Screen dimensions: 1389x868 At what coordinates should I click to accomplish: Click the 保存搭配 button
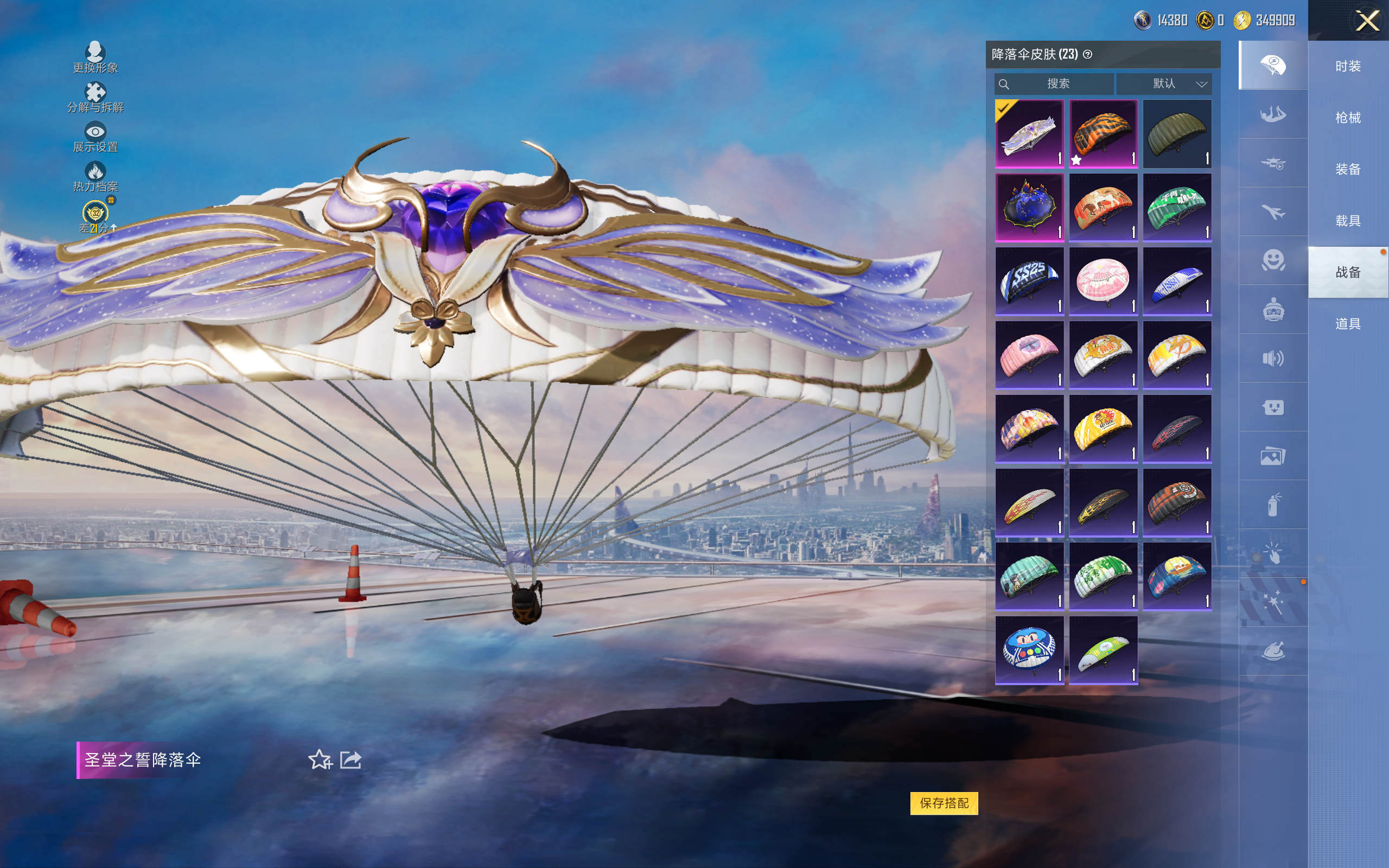(944, 802)
